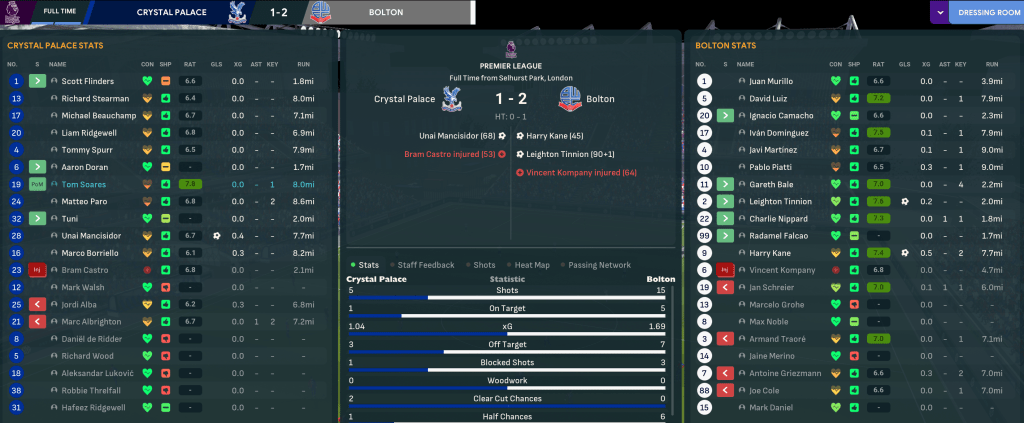The height and width of the screenshot is (423, 1024).
Task: Click Vincent Kompany's row in Bolton stats
Action: 778,270
